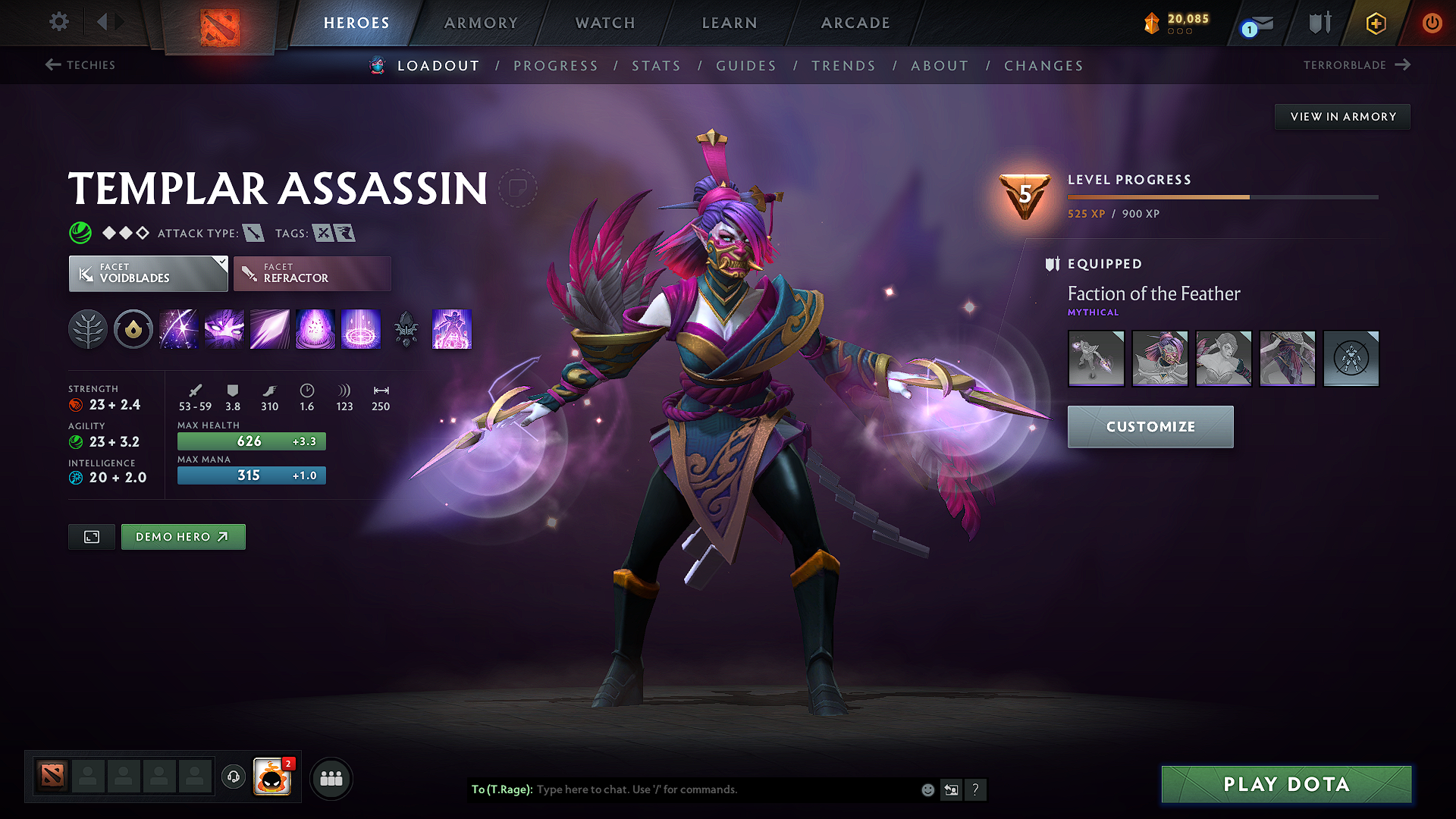Open the Arcade section
This screenshot has height=819, width=1456.
coord(855,23)
